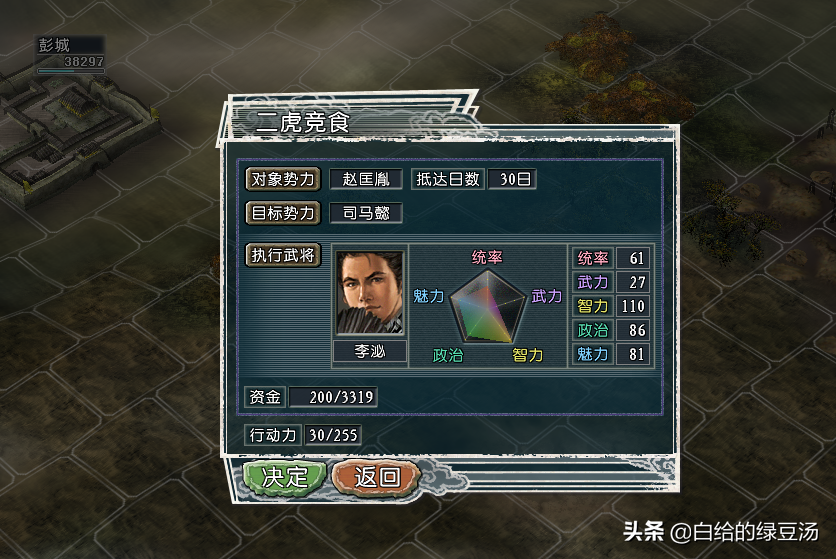Click the 对象势力 button
This screenshot has width=836, height=559.
pyautogui.click(x=283, y=179)
